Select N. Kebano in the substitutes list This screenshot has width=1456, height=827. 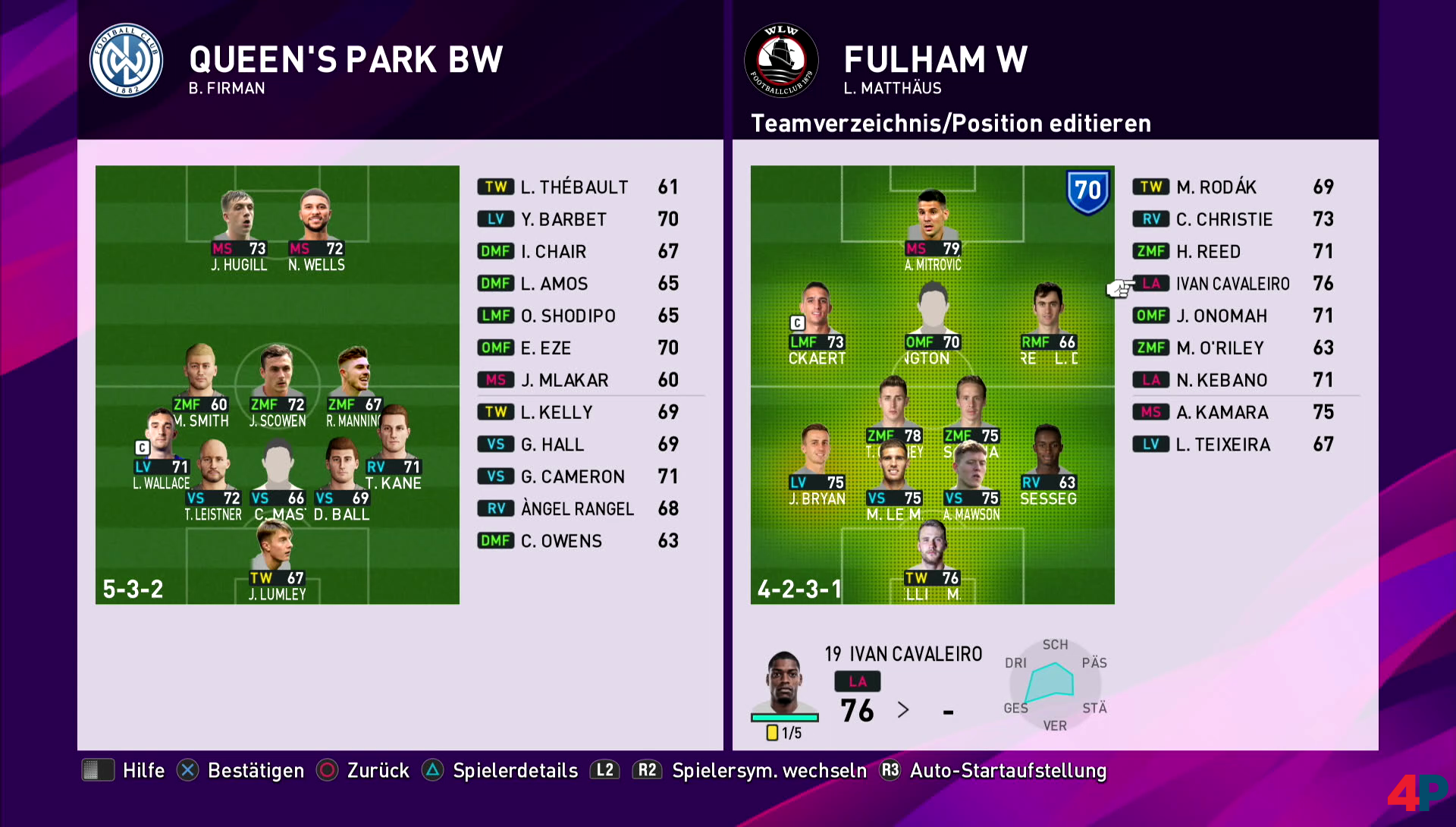[x=1221, y=380]
